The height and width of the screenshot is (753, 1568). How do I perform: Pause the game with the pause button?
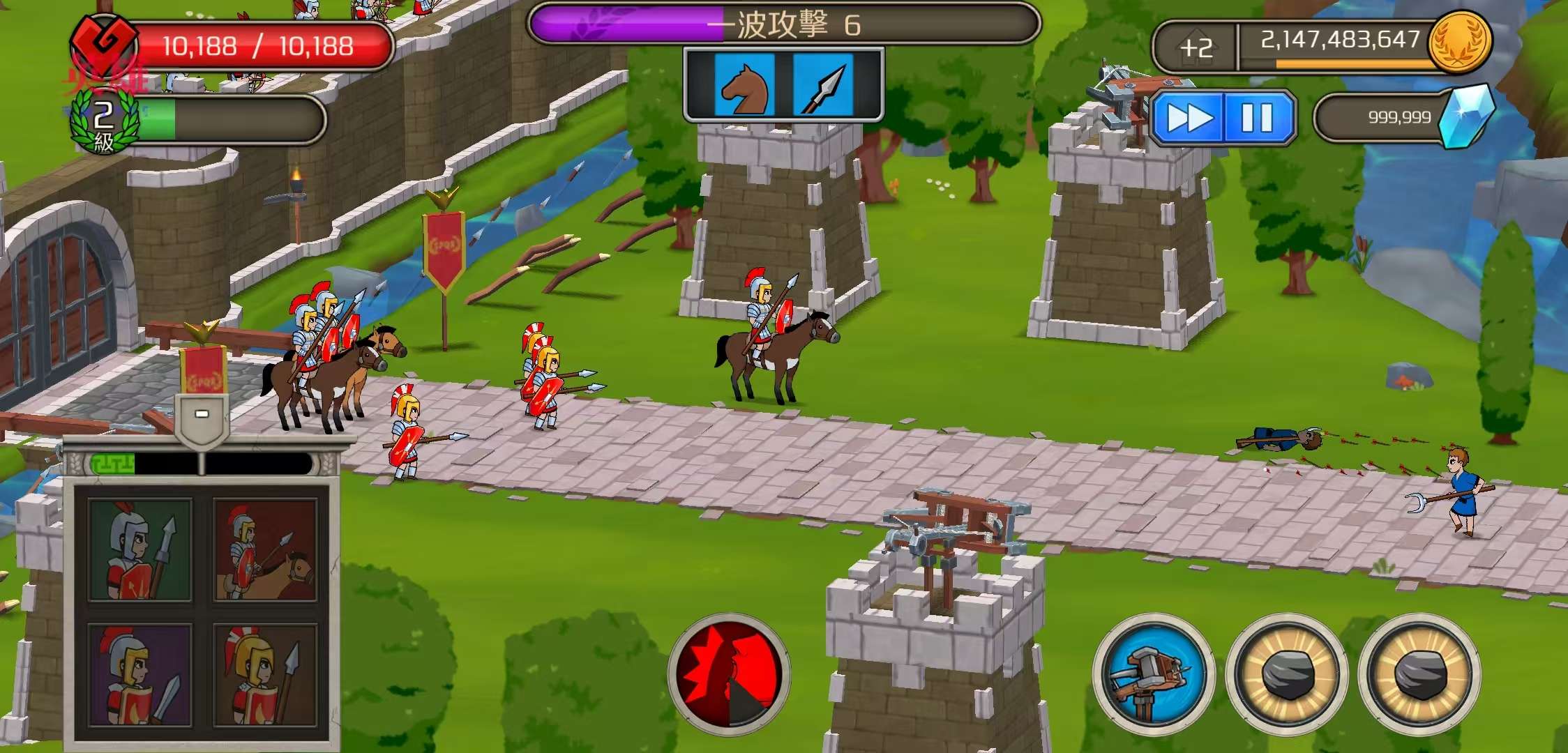coord(1257,118)
